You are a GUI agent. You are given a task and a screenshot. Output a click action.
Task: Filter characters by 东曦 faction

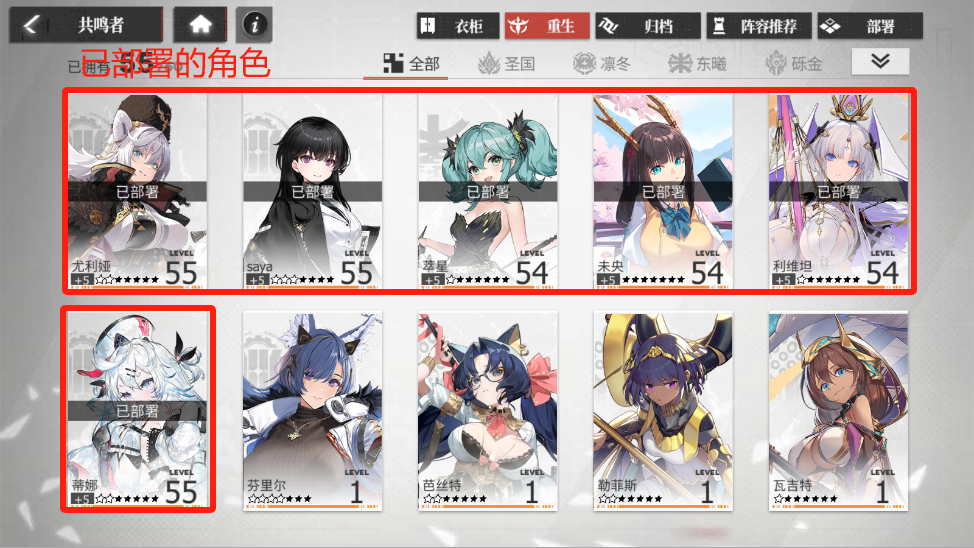698,64
